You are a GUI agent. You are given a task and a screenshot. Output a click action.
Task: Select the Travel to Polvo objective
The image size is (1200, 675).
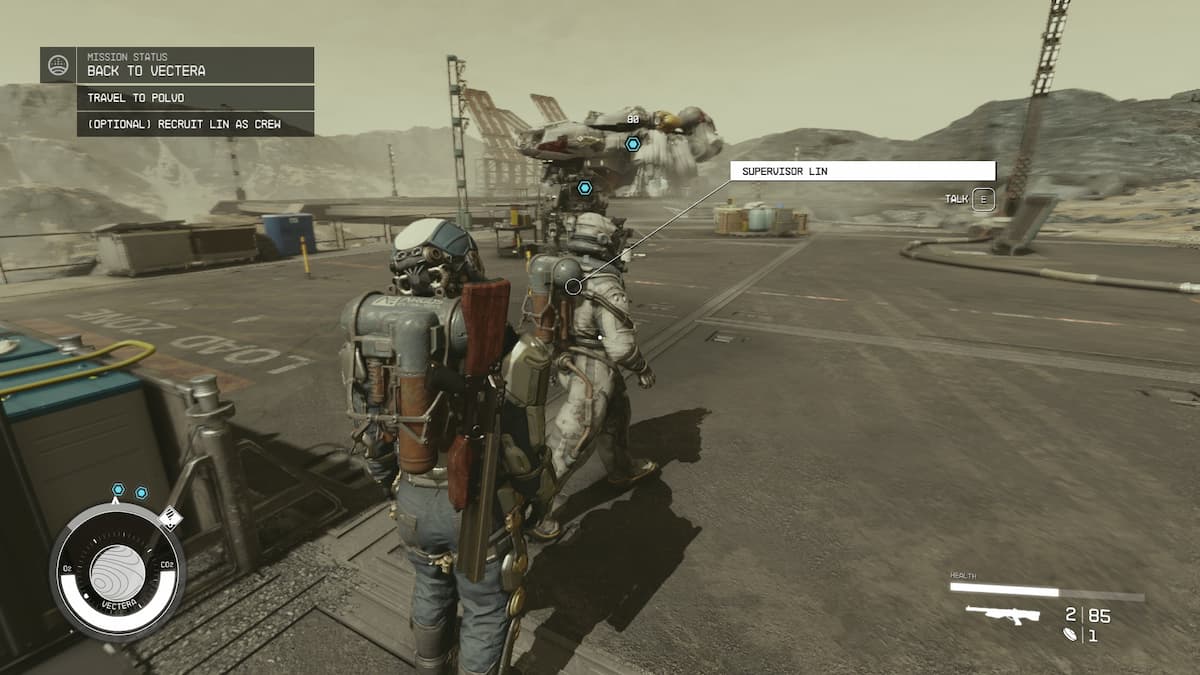(196, 98)
